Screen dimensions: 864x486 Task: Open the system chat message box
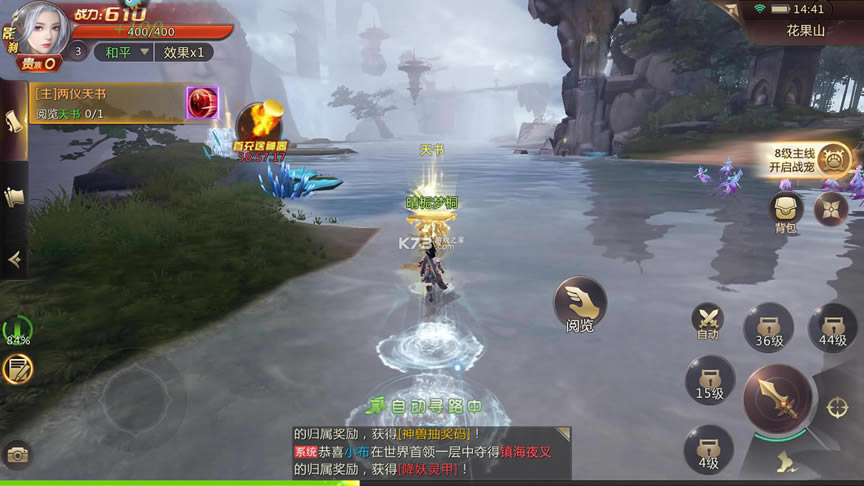click(x=431, y=451)
